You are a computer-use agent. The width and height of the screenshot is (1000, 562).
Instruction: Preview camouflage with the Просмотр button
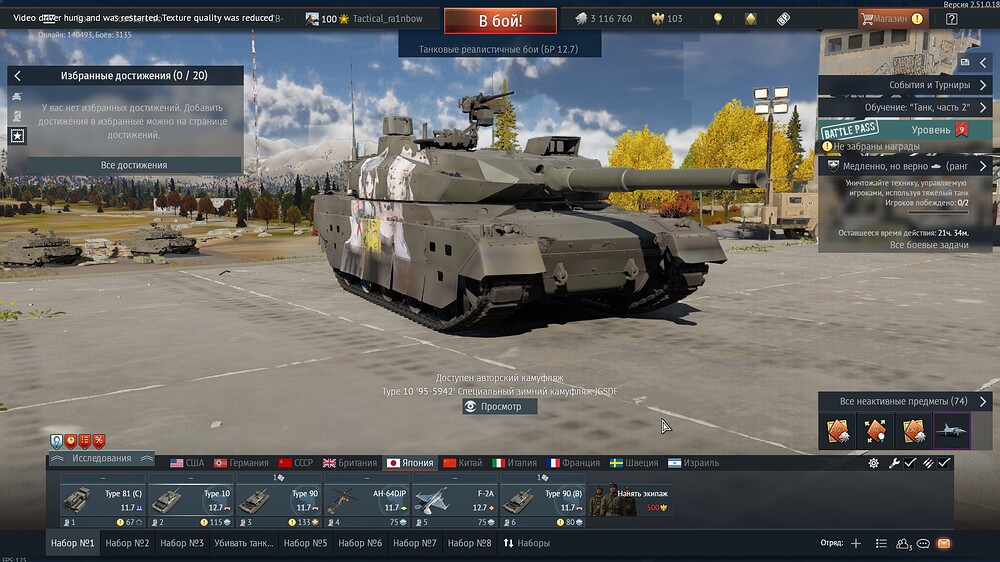click(x=500, y=407)
